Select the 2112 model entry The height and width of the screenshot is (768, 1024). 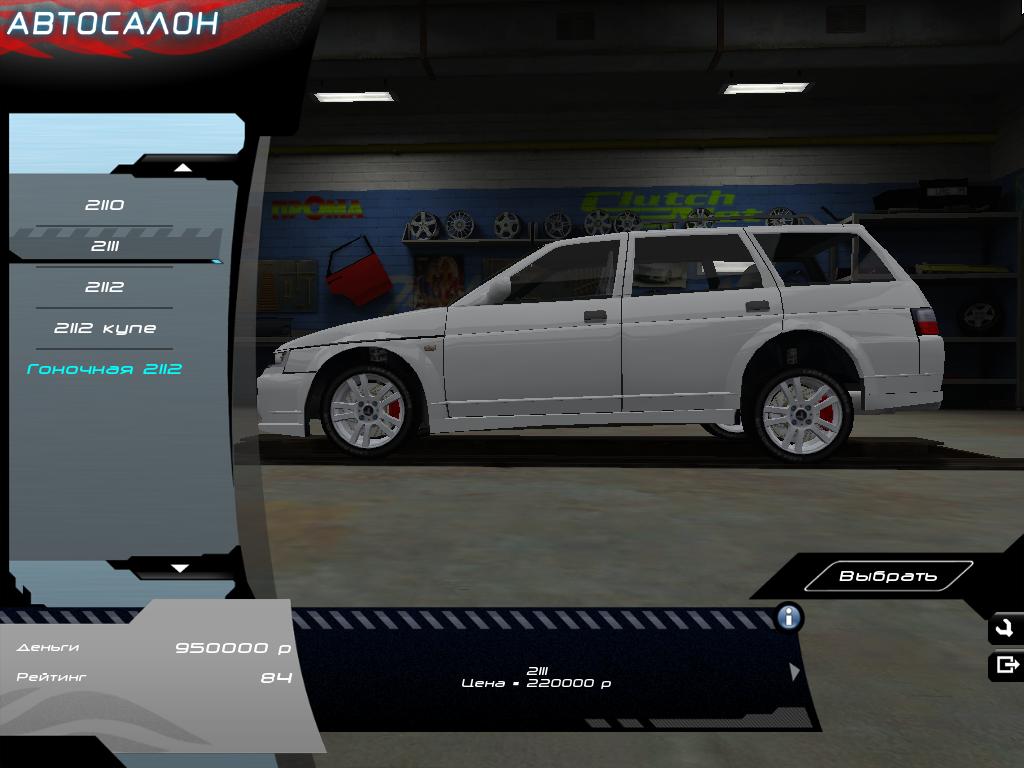coord(104,287)
